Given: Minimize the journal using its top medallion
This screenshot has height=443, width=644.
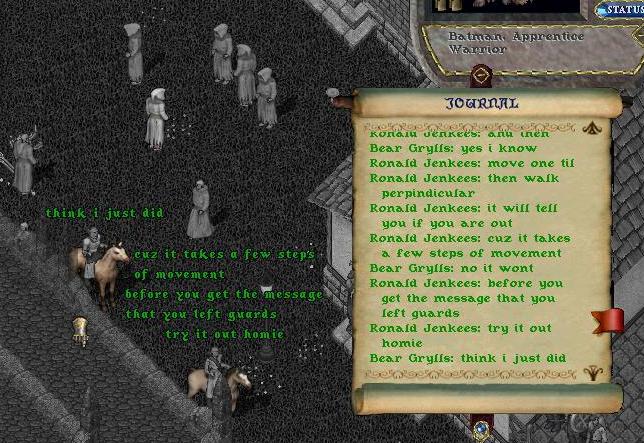Looking at the screenshot, I should click(481, 77).
